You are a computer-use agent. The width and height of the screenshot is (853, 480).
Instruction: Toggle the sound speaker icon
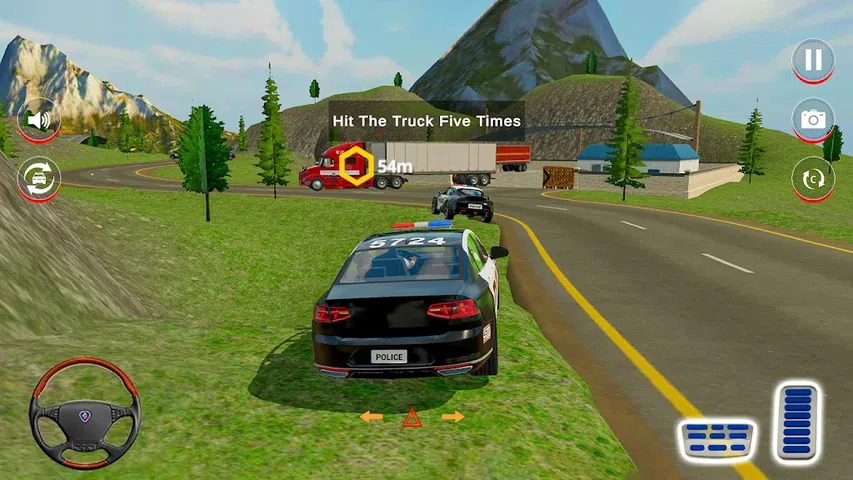[x=39, y=120]
